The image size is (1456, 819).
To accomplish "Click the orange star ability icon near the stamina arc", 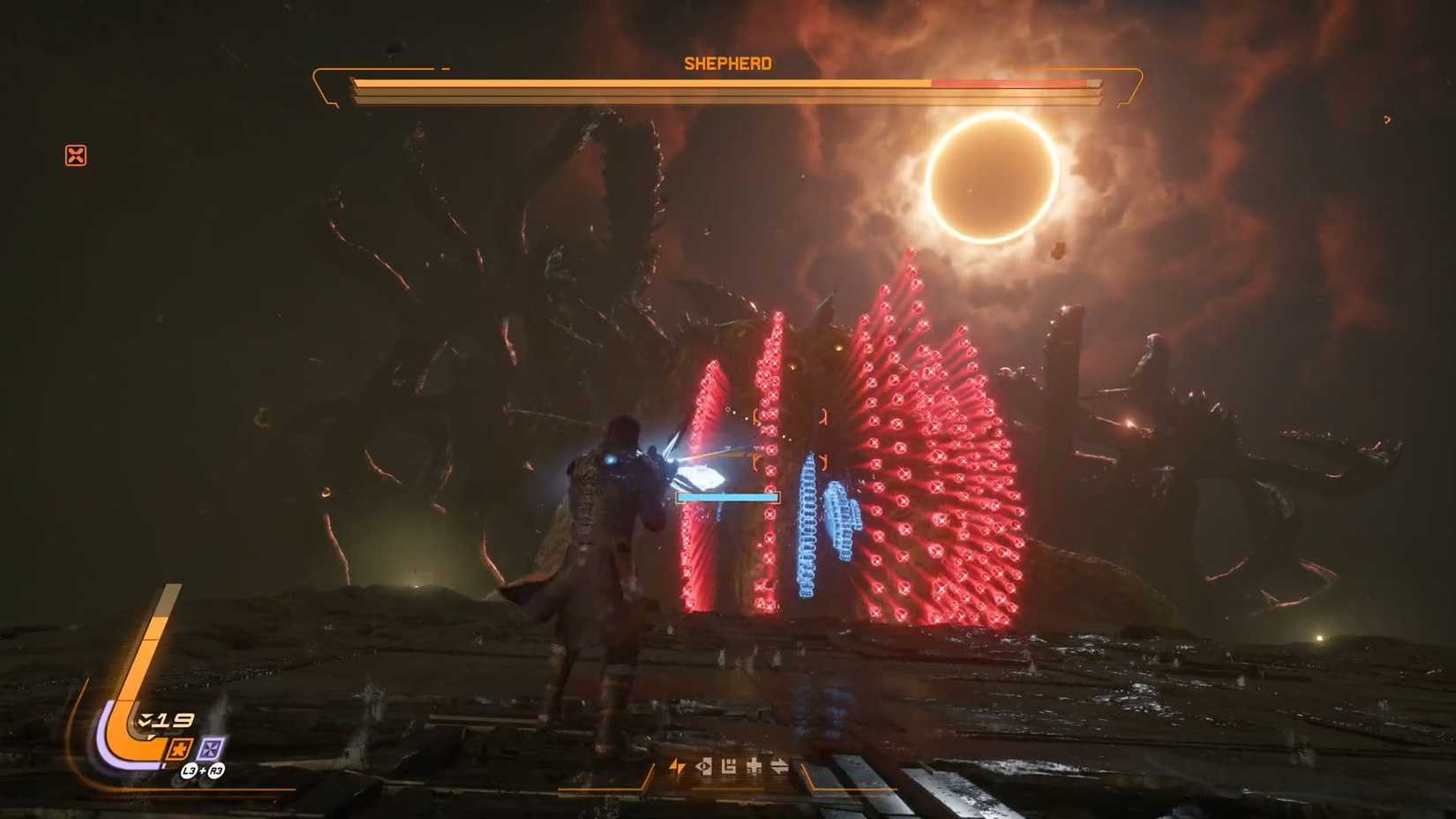I will [x=180, y=748].
